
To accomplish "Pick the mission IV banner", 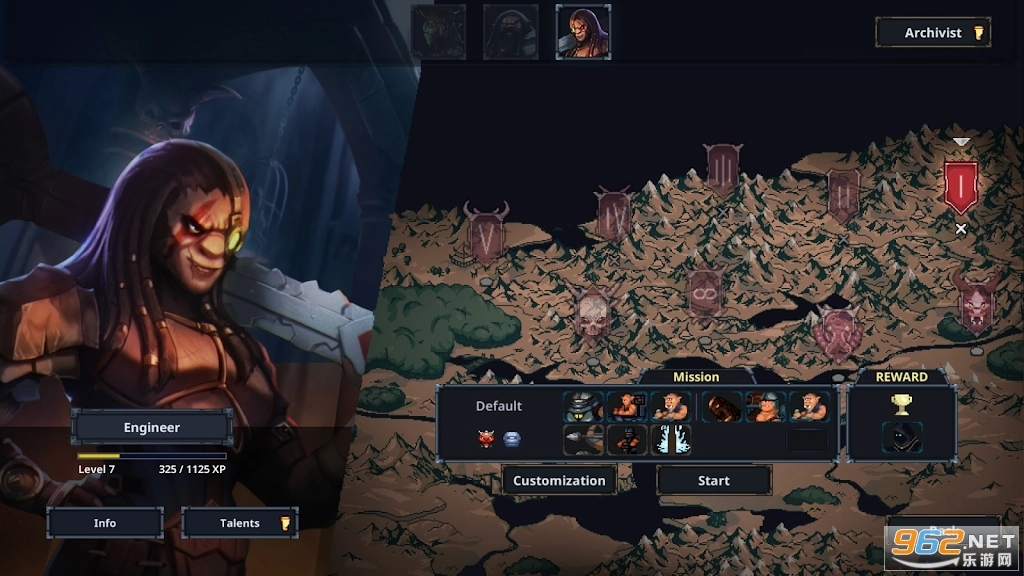I will pos(613,214).
